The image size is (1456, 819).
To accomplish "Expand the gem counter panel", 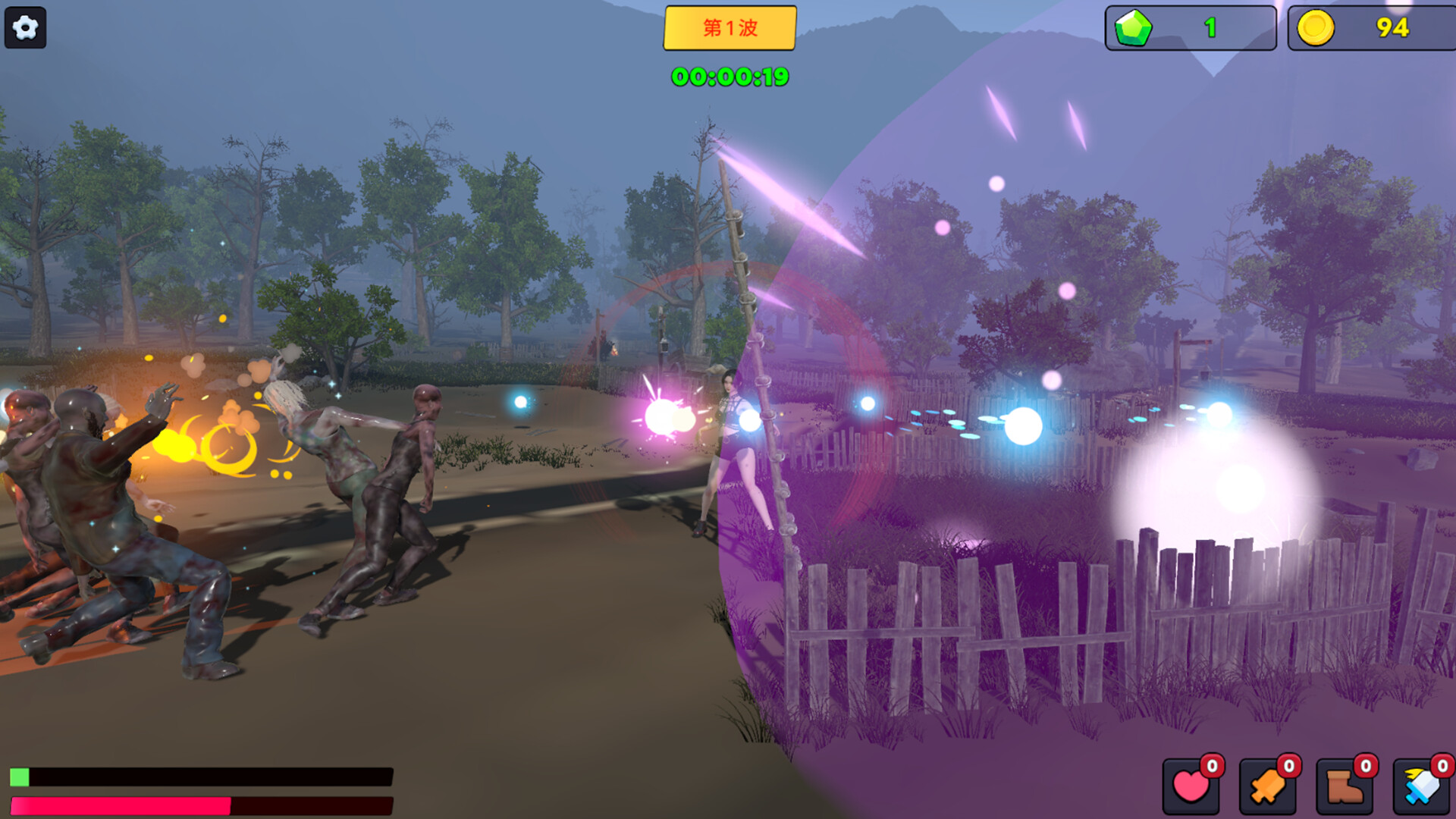I will 1191,28.
